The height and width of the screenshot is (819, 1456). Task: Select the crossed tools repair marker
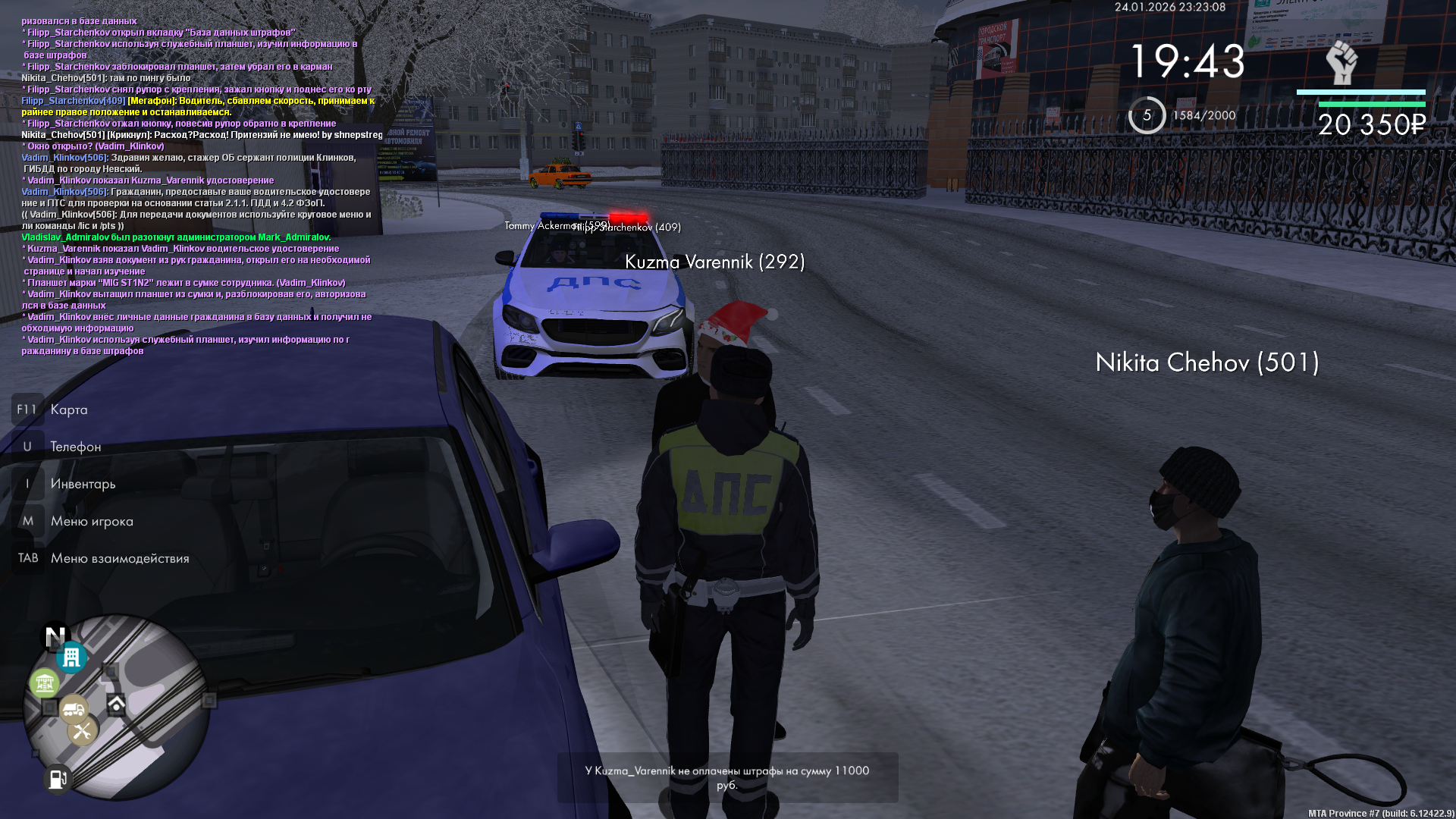[x=82, y=731]
